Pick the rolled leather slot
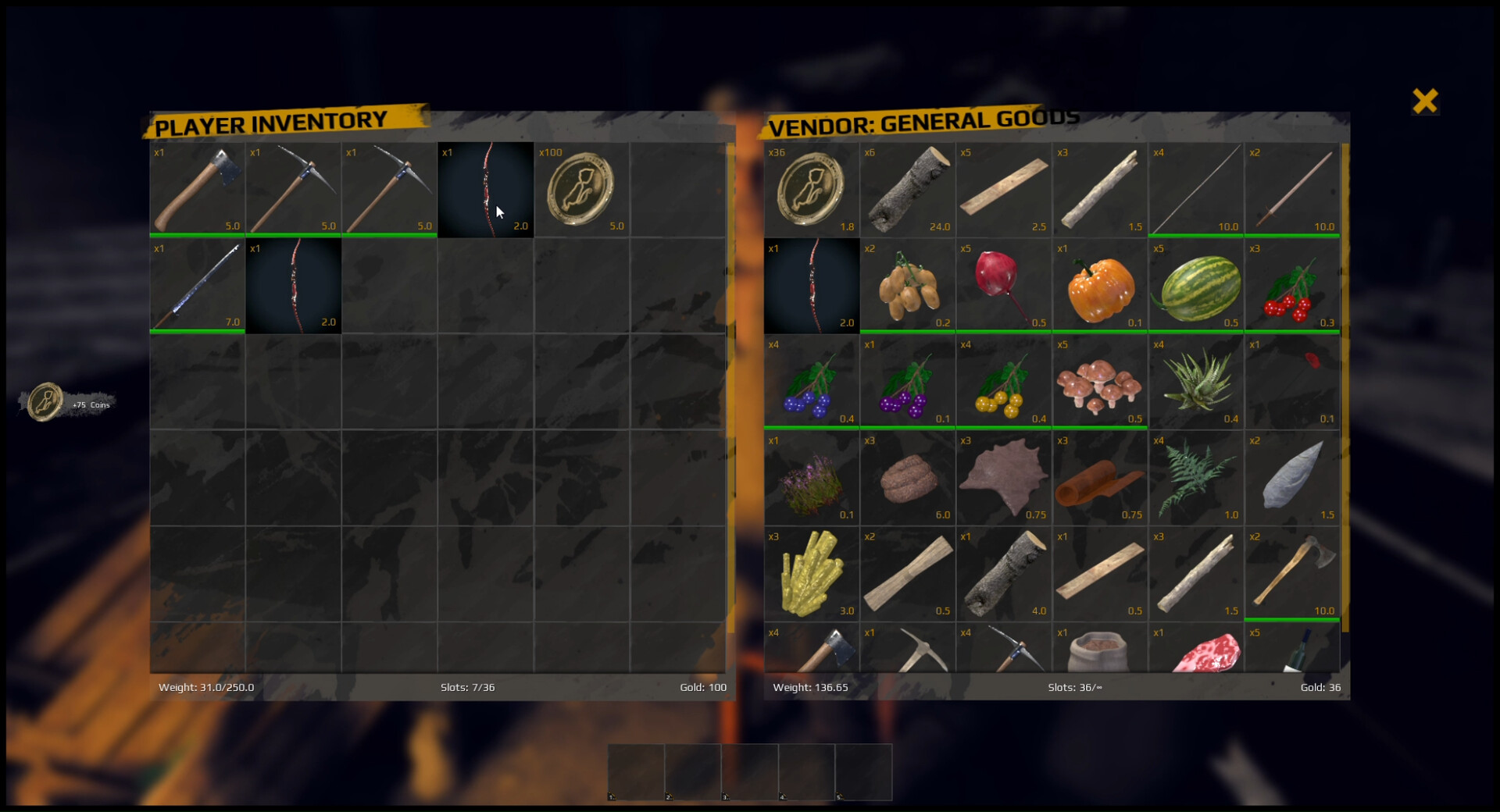1500x812 pixels. click(x=1099, y=478)
